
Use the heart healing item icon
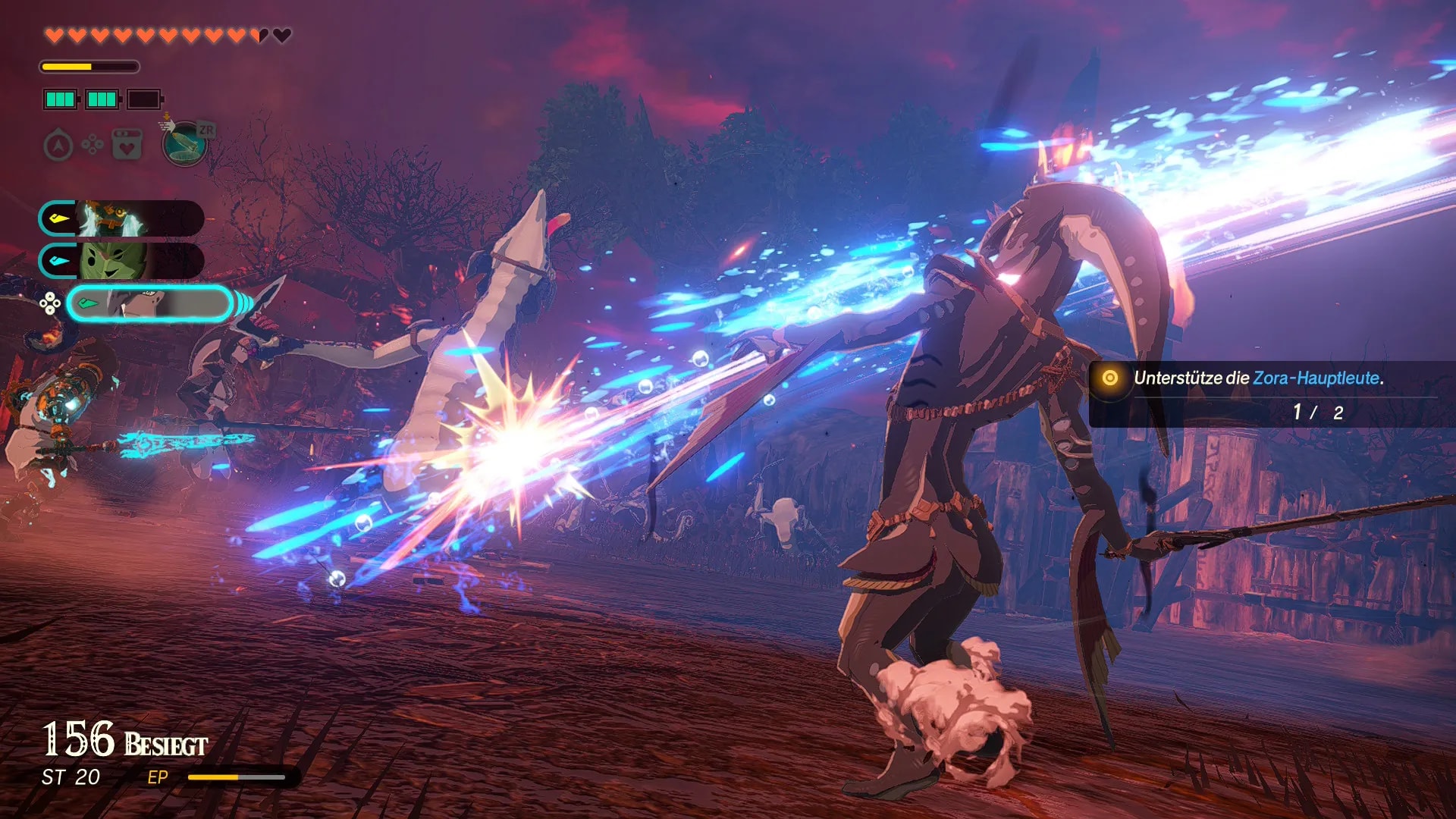[x=127, y=144]
